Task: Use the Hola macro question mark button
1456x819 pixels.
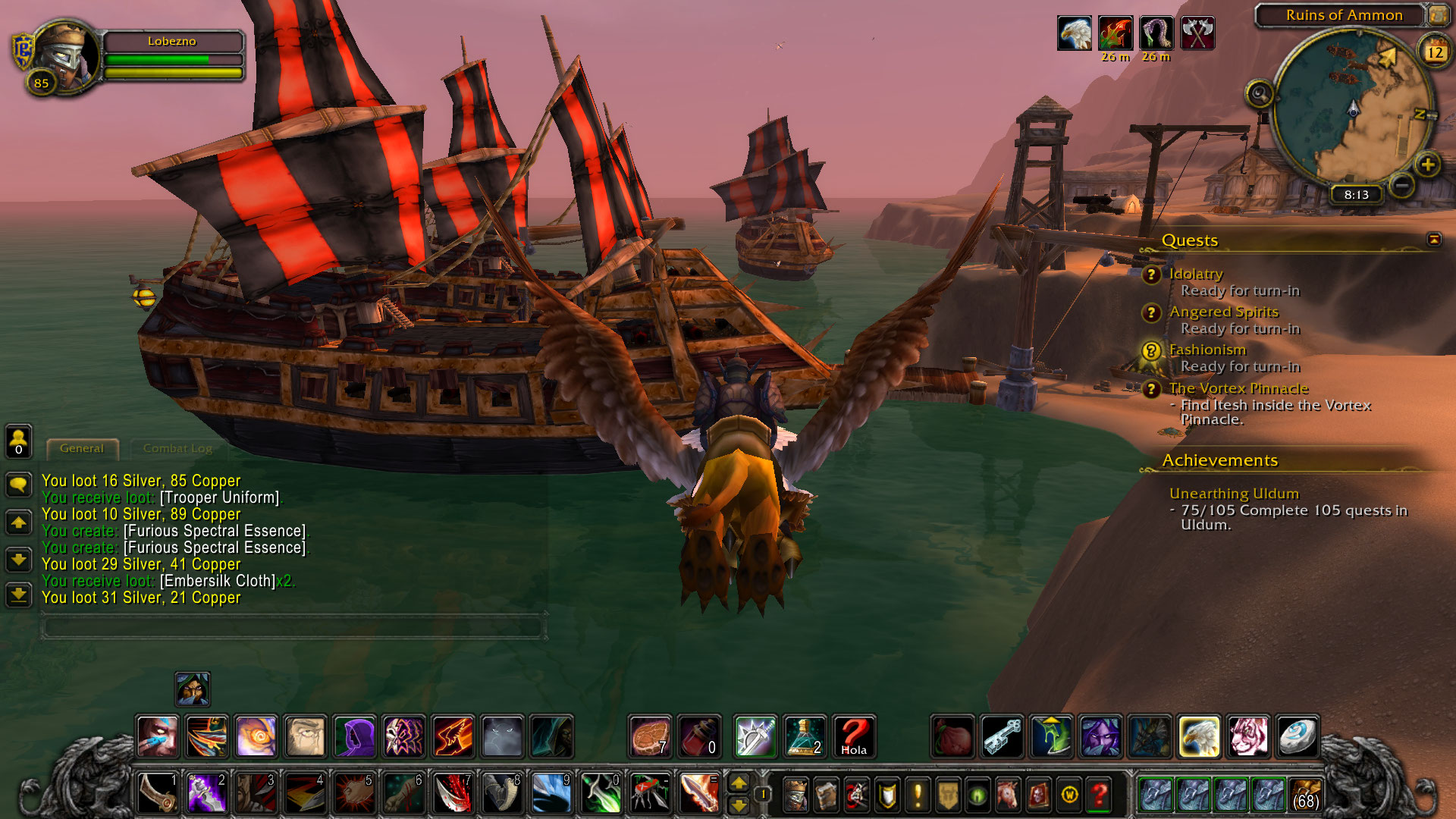Action: pos(853,736)
